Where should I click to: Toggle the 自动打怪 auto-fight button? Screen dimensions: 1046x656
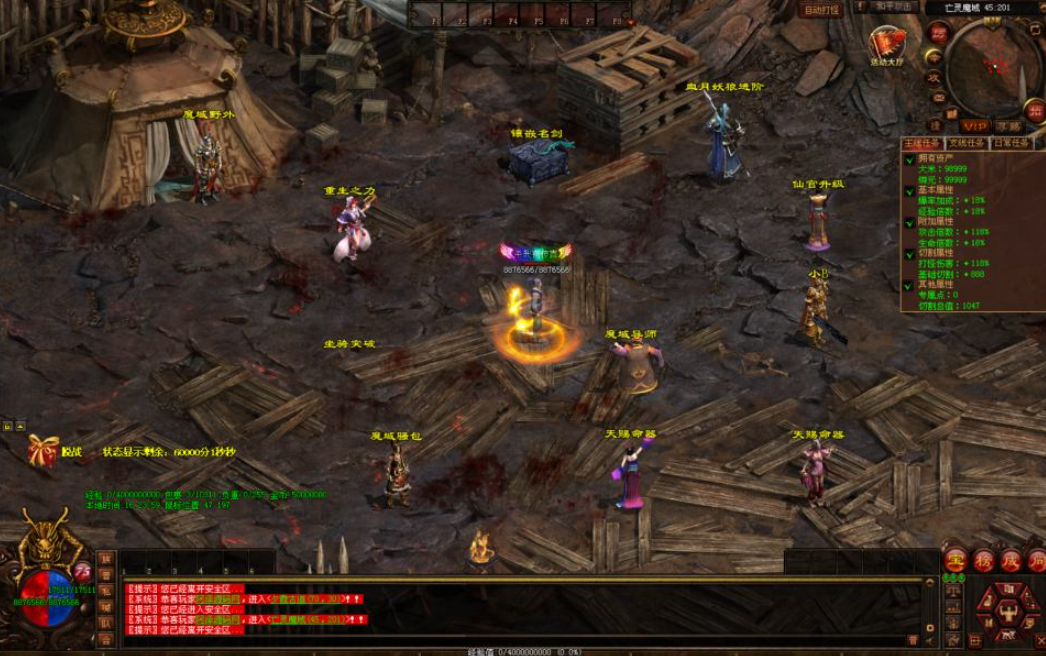[x=822, y=10]
